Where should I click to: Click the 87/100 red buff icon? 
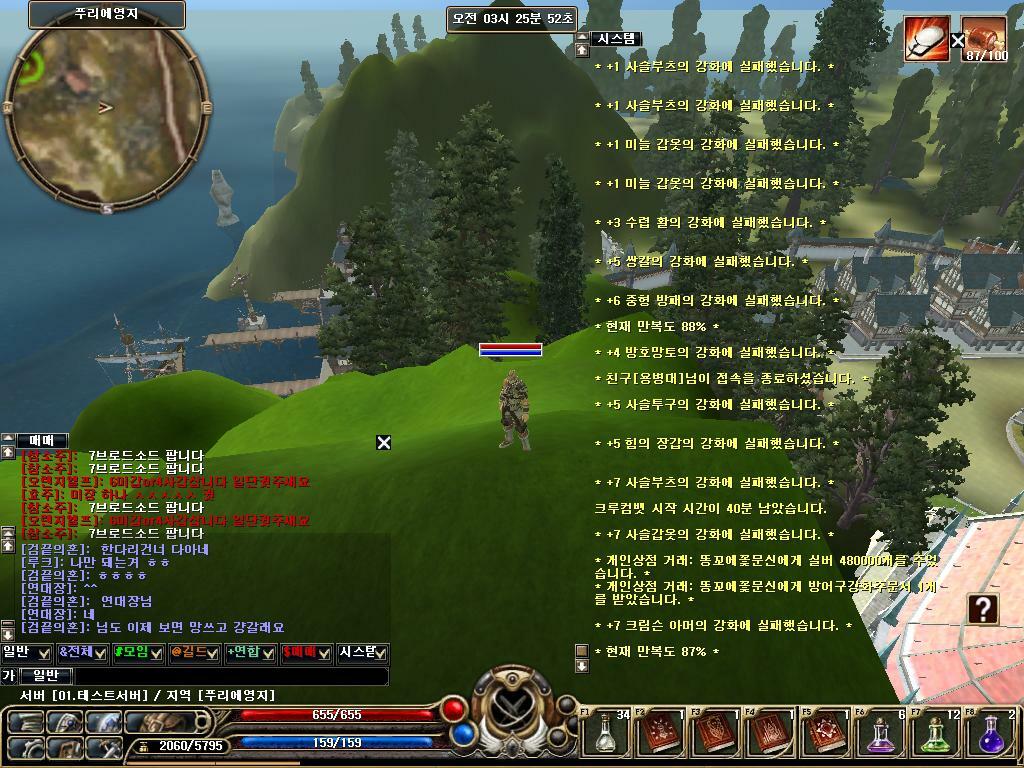pos(985,39)
